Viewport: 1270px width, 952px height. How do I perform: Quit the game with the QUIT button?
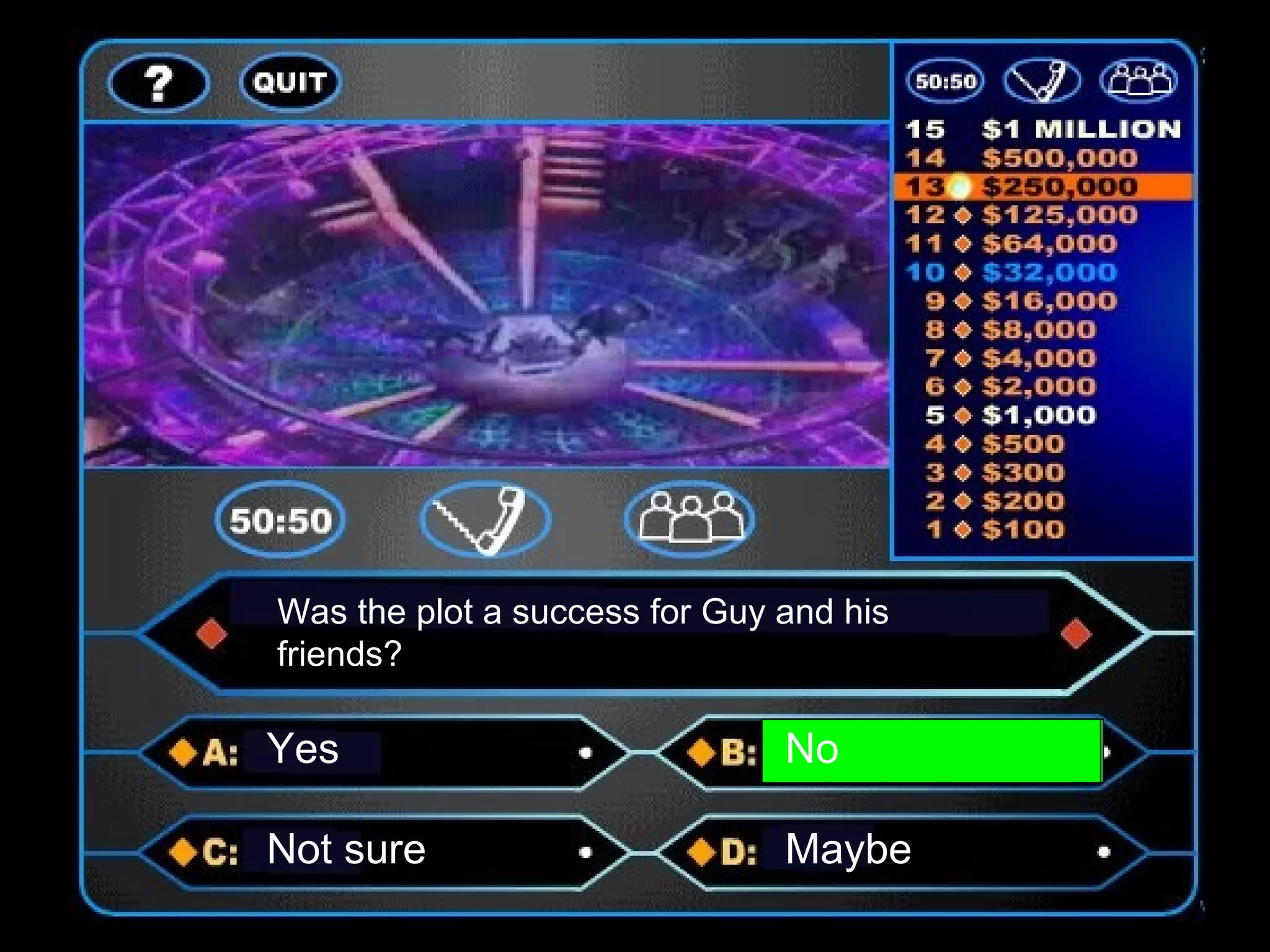290,82
